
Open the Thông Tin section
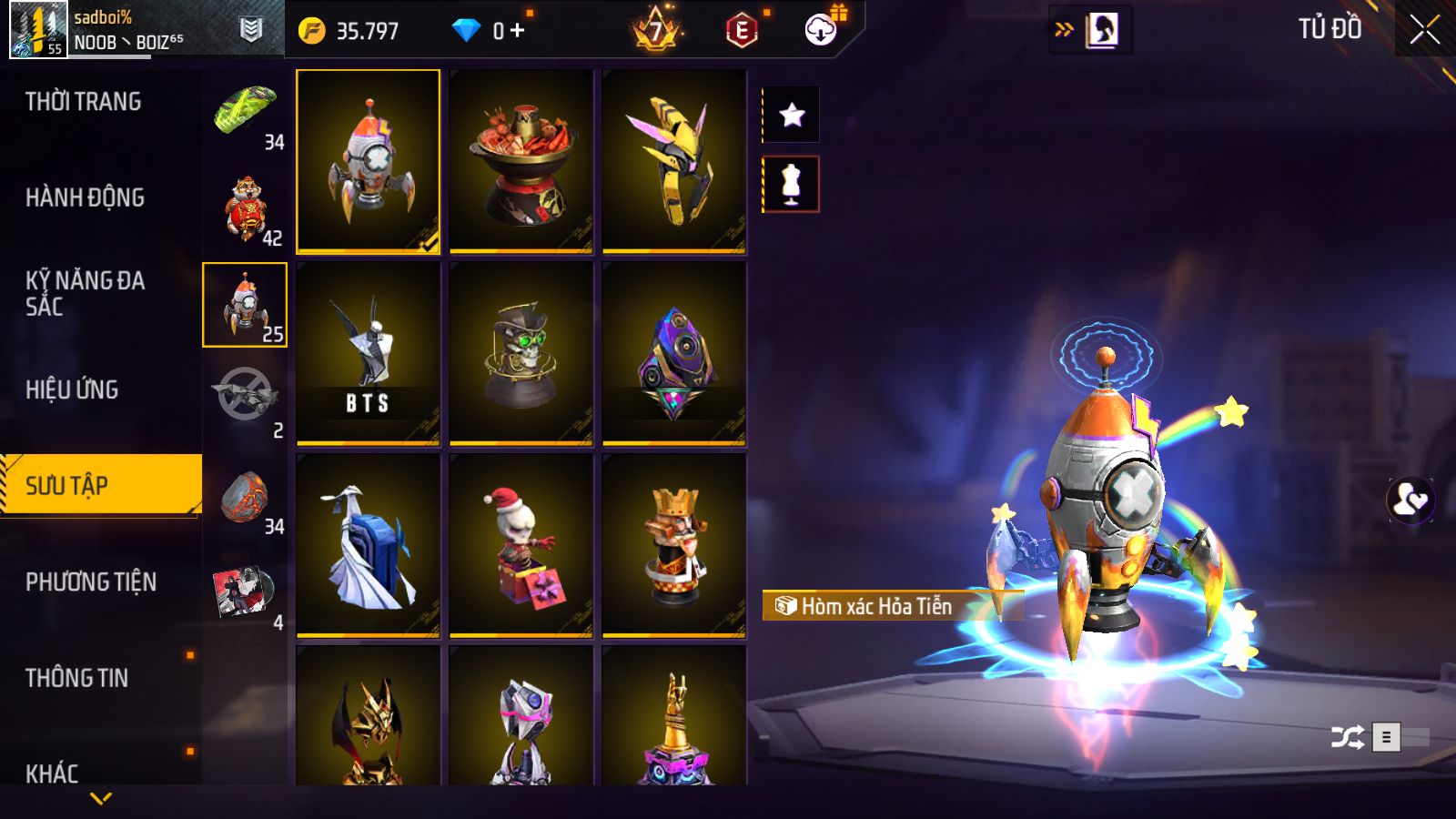(76, 678)
